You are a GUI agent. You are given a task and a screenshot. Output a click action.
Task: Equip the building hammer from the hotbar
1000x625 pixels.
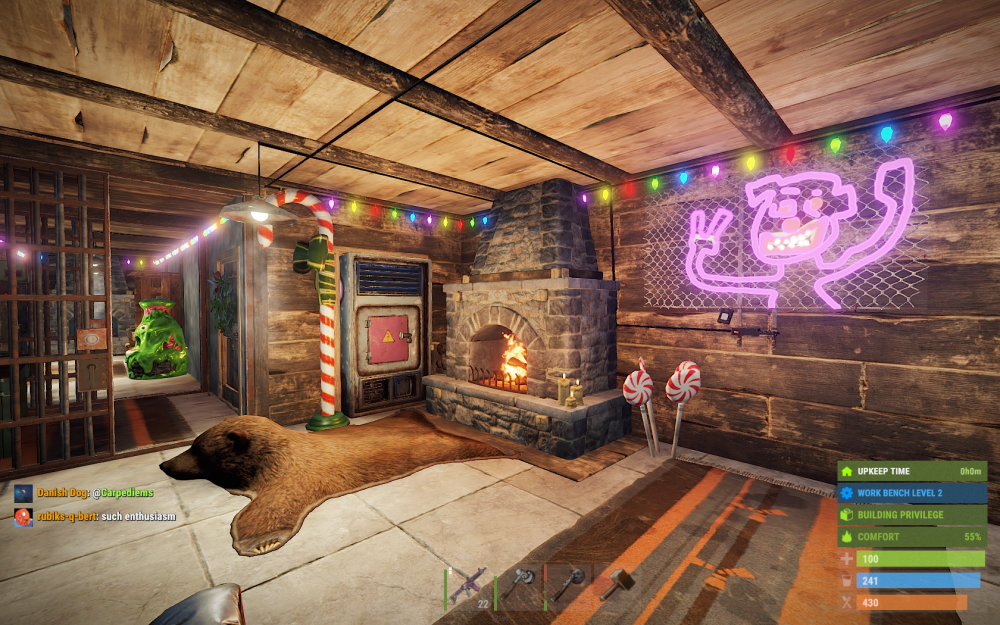click(x=616, y=585)
